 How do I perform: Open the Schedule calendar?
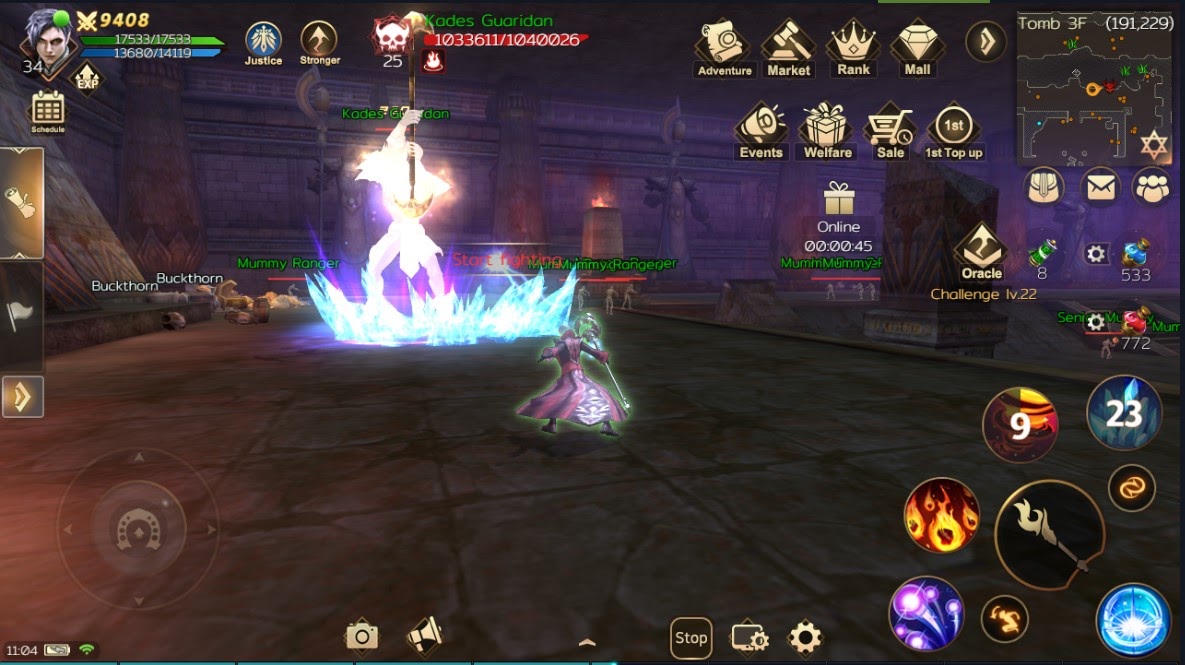48,110
